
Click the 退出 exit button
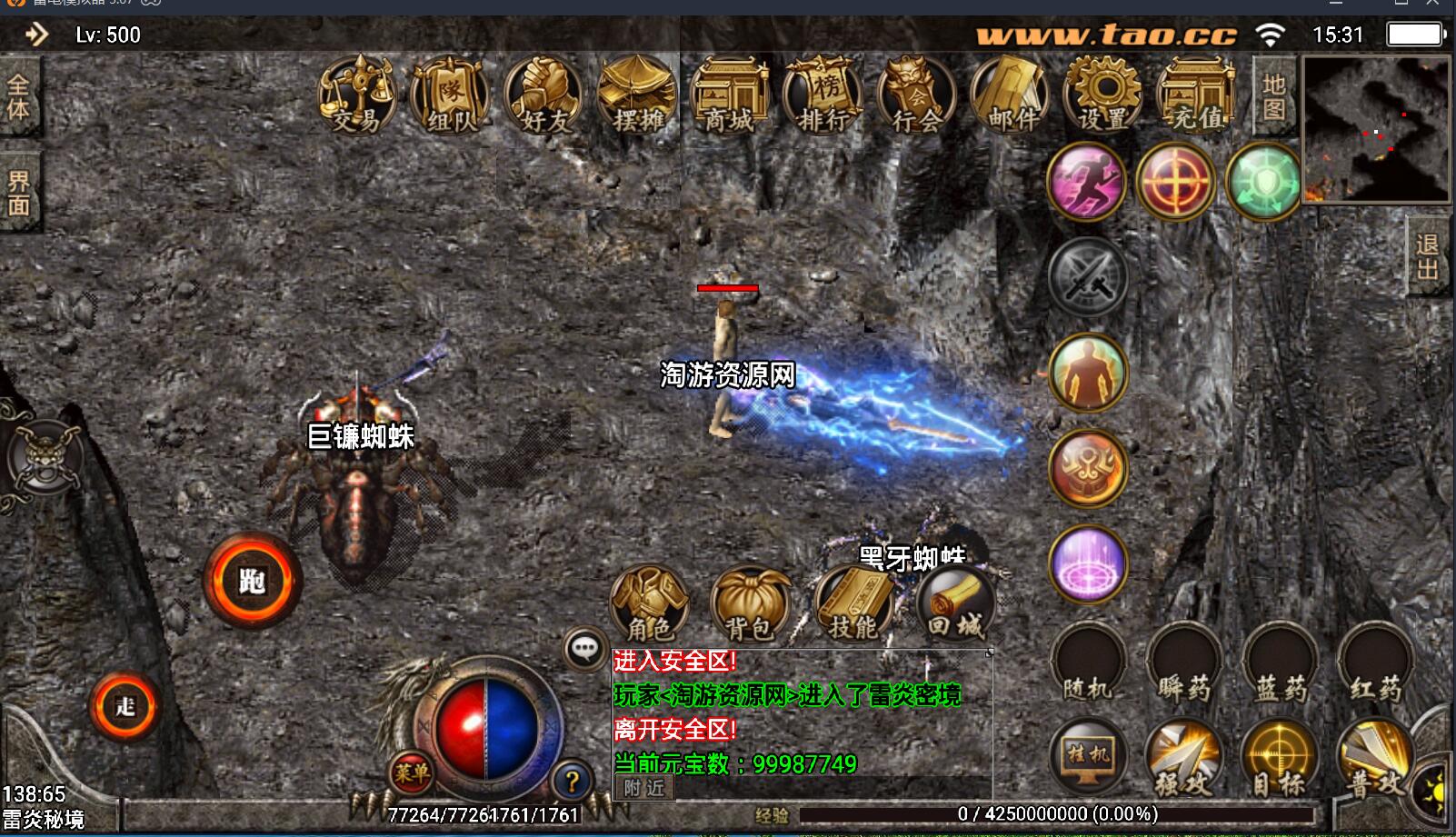point(1428,256)
